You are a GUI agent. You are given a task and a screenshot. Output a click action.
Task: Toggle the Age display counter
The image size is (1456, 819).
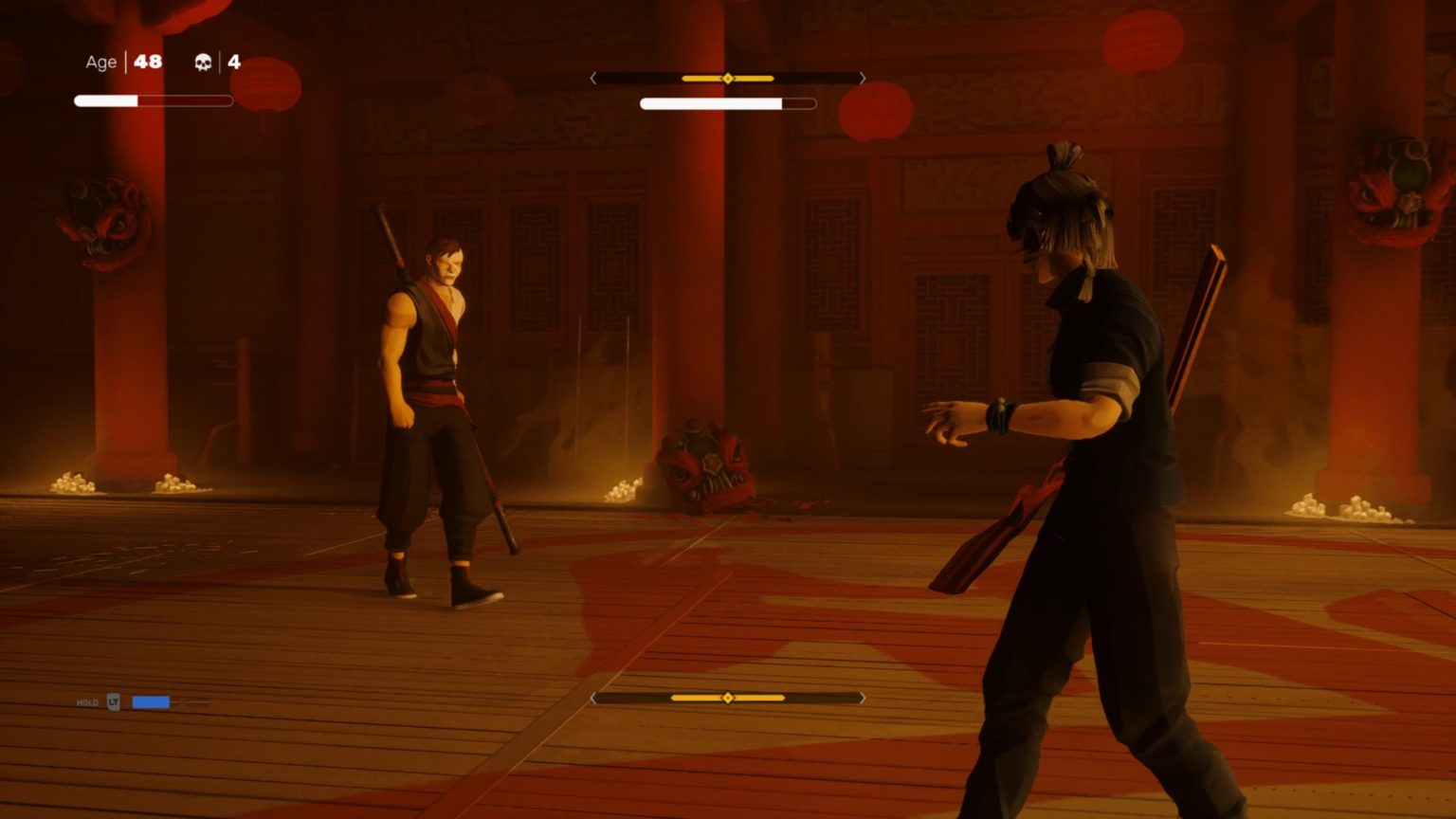(99, 62)
